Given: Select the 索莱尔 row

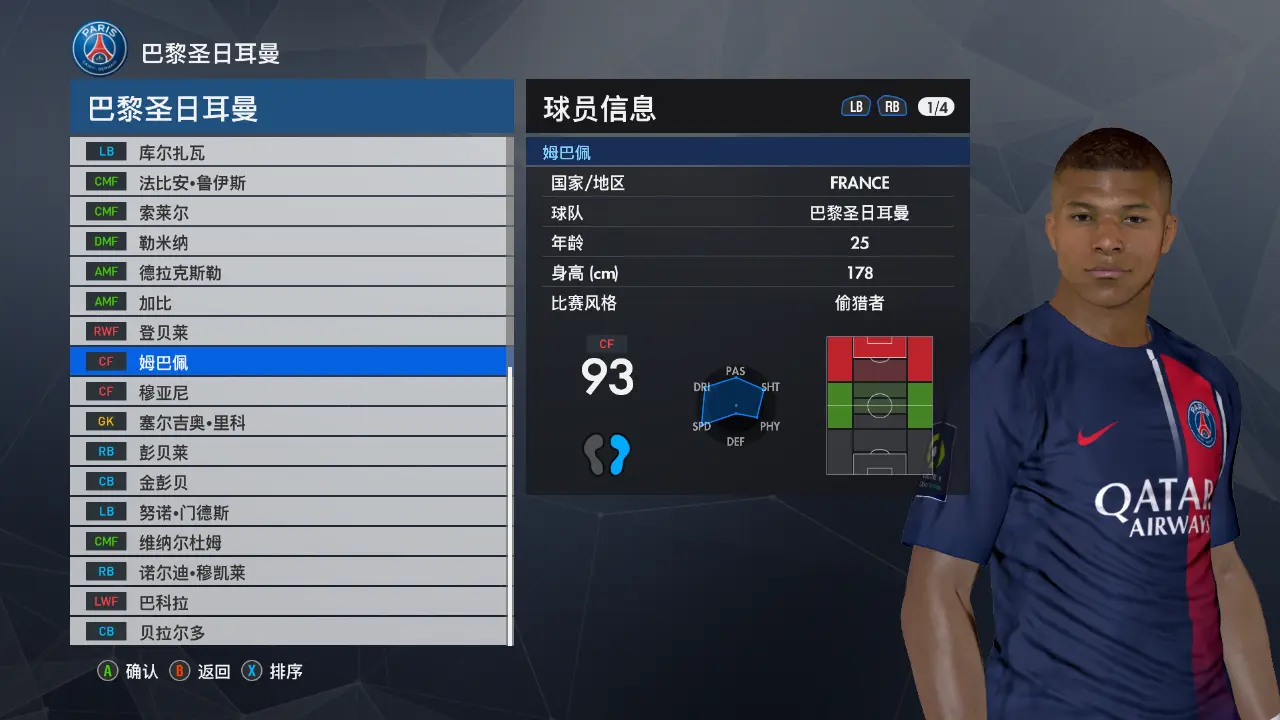Looking at the screenshot, I should (x=290, y=212).
